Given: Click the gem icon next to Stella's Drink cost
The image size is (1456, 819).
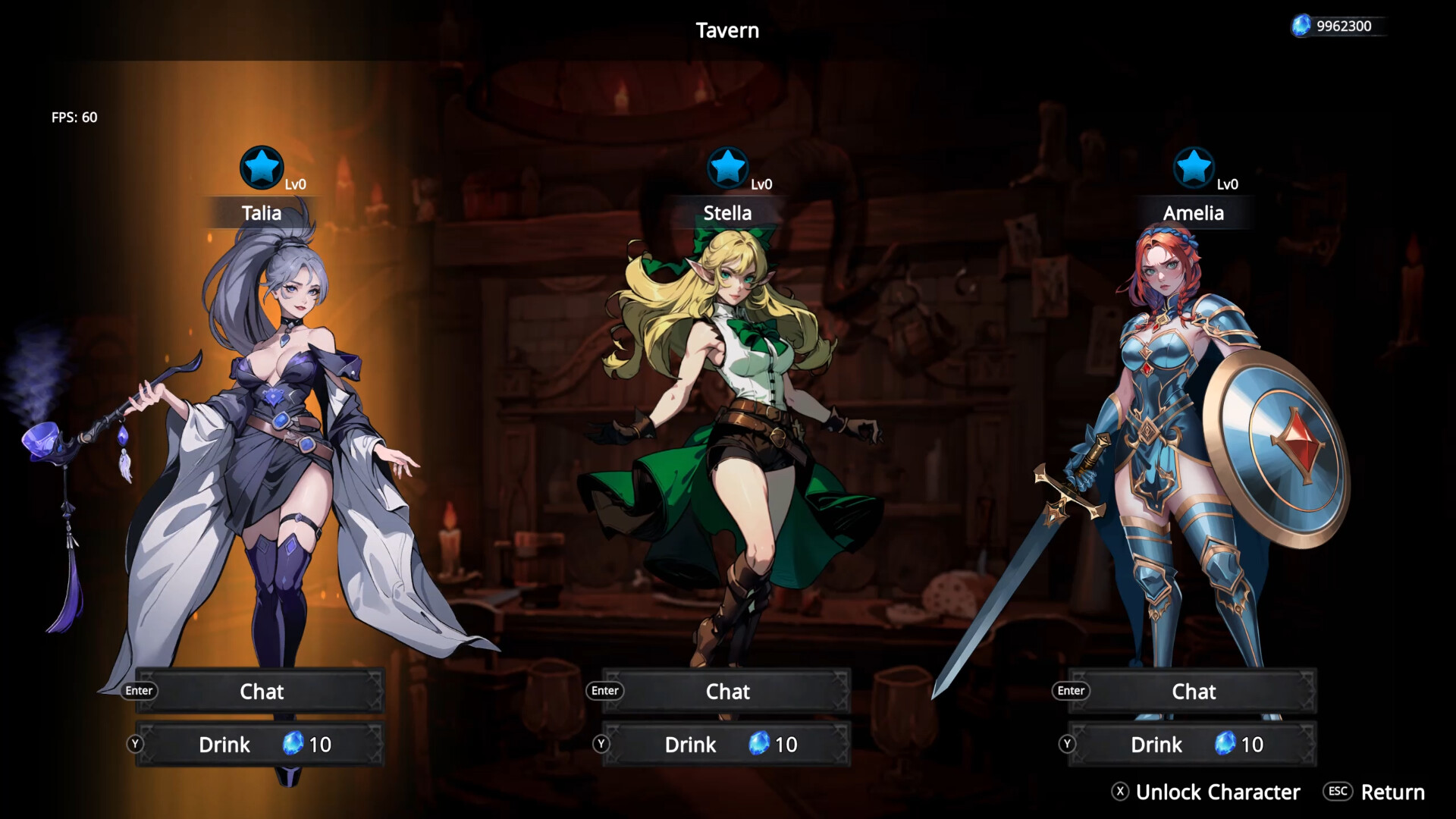Looking at the screenshot, I should (x=758, y=745).
